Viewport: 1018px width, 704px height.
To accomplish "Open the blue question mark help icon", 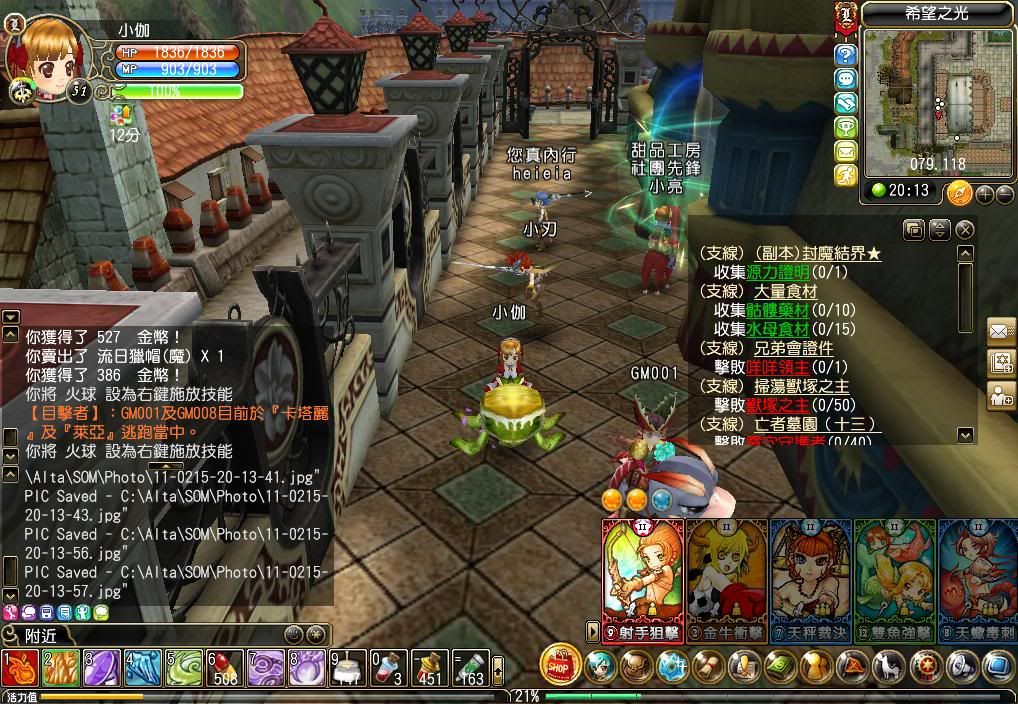I will (846, 54).
